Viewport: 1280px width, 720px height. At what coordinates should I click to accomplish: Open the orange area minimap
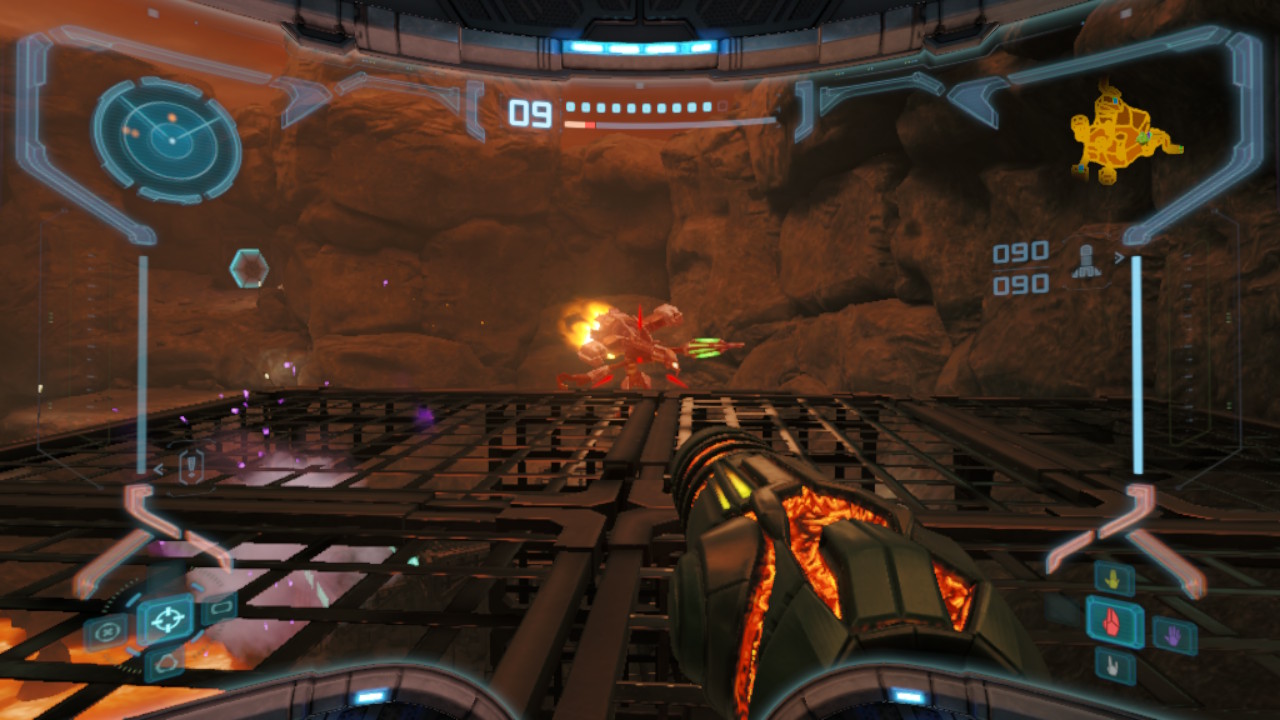click(x=1120, y=133)
